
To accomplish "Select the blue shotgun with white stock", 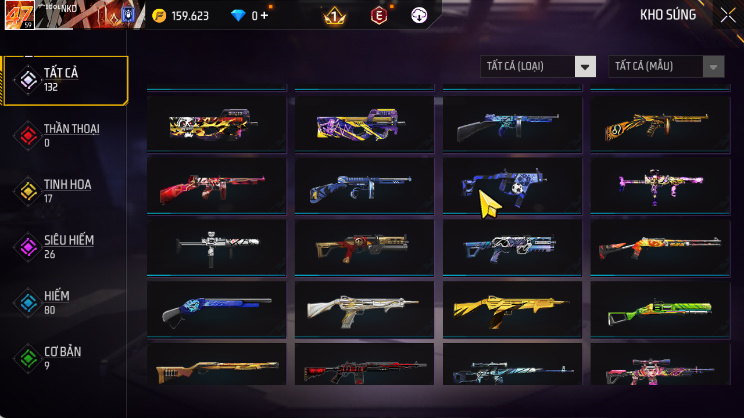I will click(218, 312).
